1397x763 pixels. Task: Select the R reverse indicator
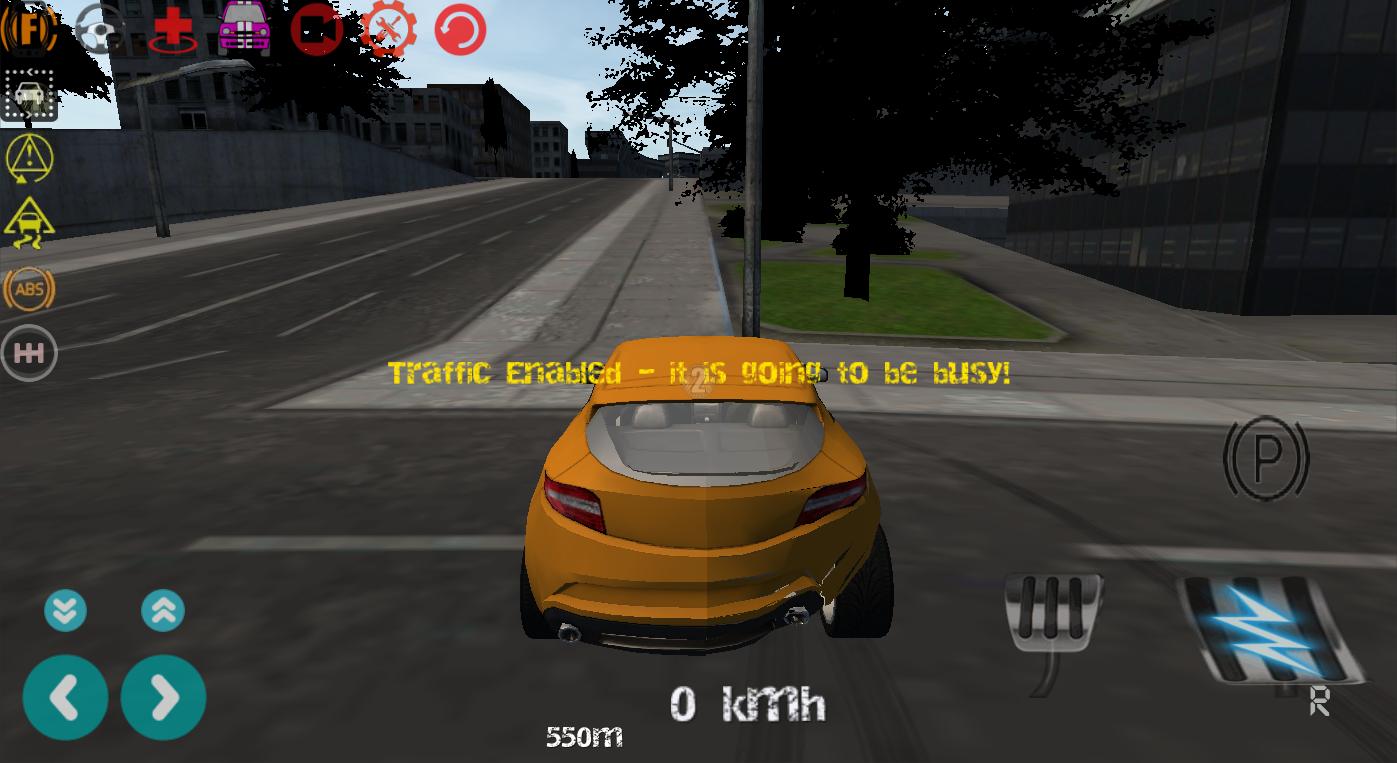coord(1319,703)
